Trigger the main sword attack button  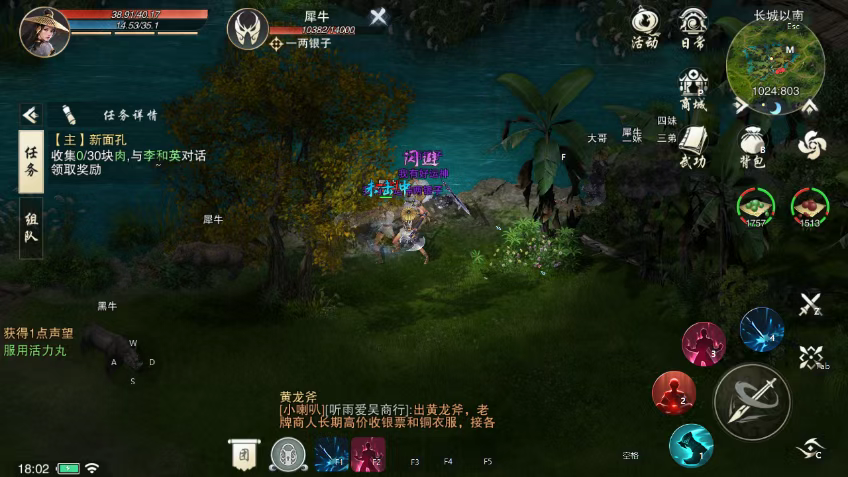pos(752,400)
